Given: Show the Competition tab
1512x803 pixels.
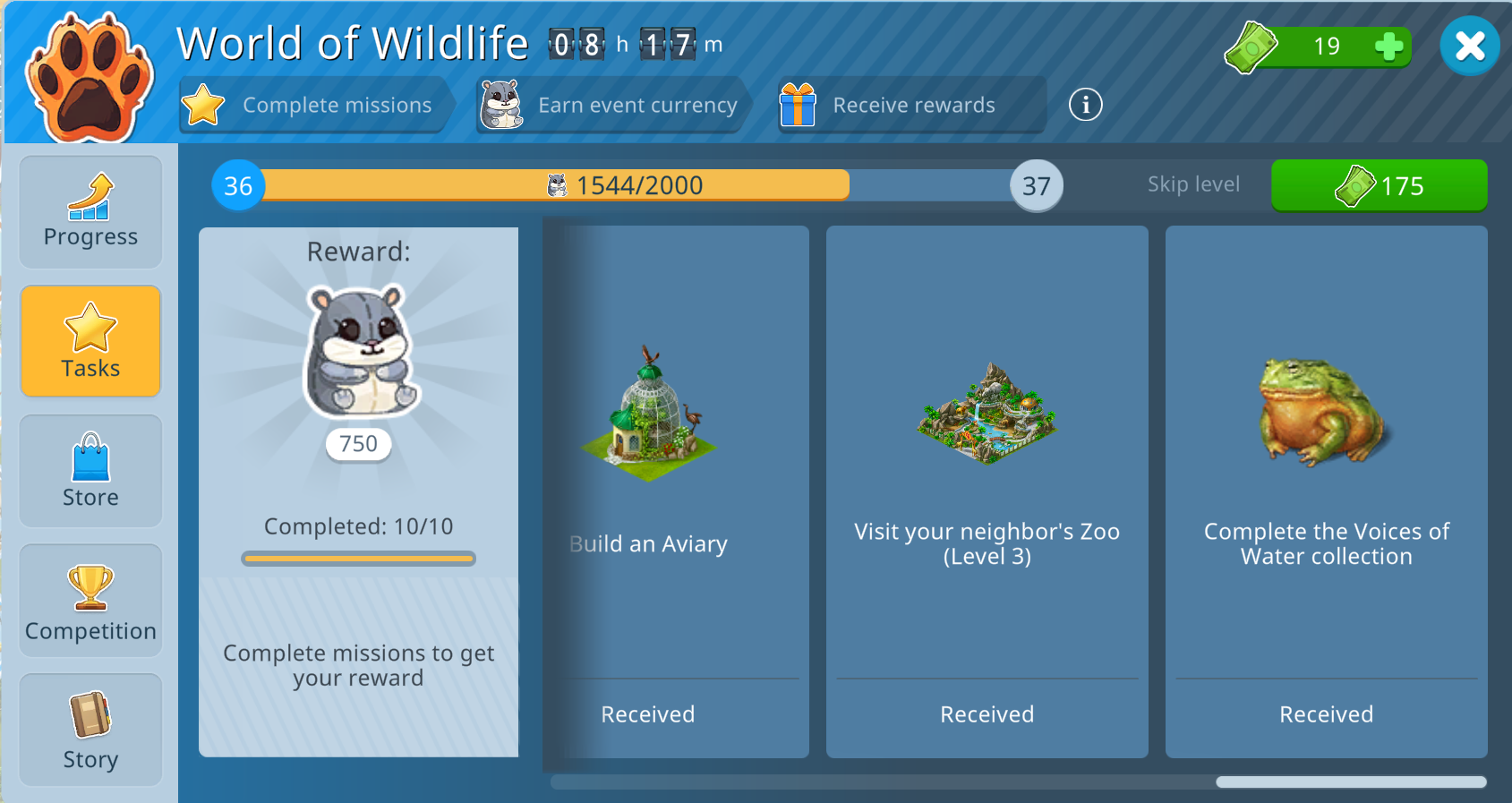Looking at the screenshot, I should (x=90, y=601).
